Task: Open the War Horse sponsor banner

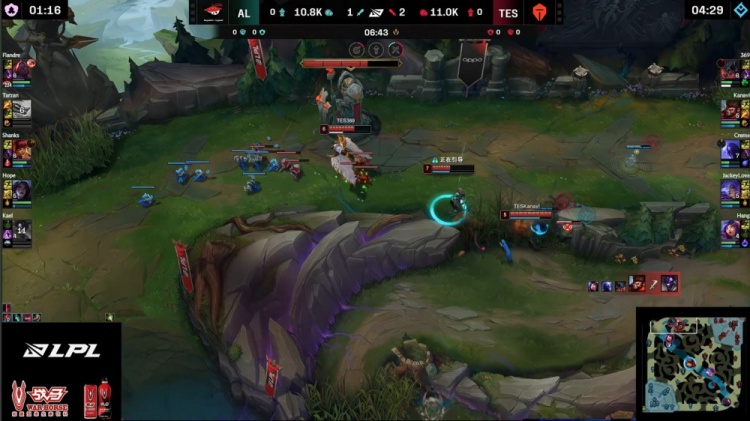Action: pyautogui.click(x=60, y=397)
